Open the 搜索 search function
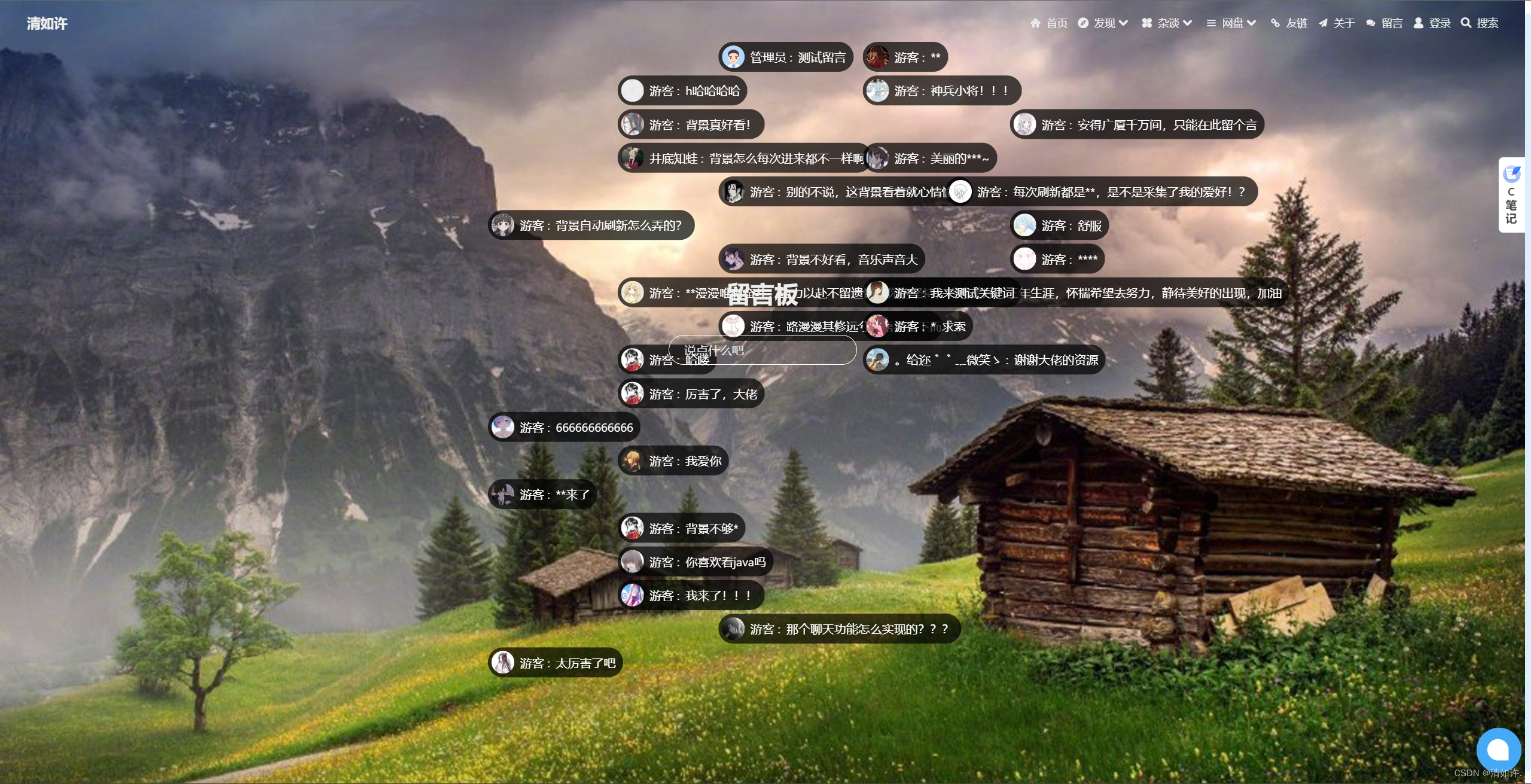Screen dimensions: 1531x784 [x=1480, y=23]
